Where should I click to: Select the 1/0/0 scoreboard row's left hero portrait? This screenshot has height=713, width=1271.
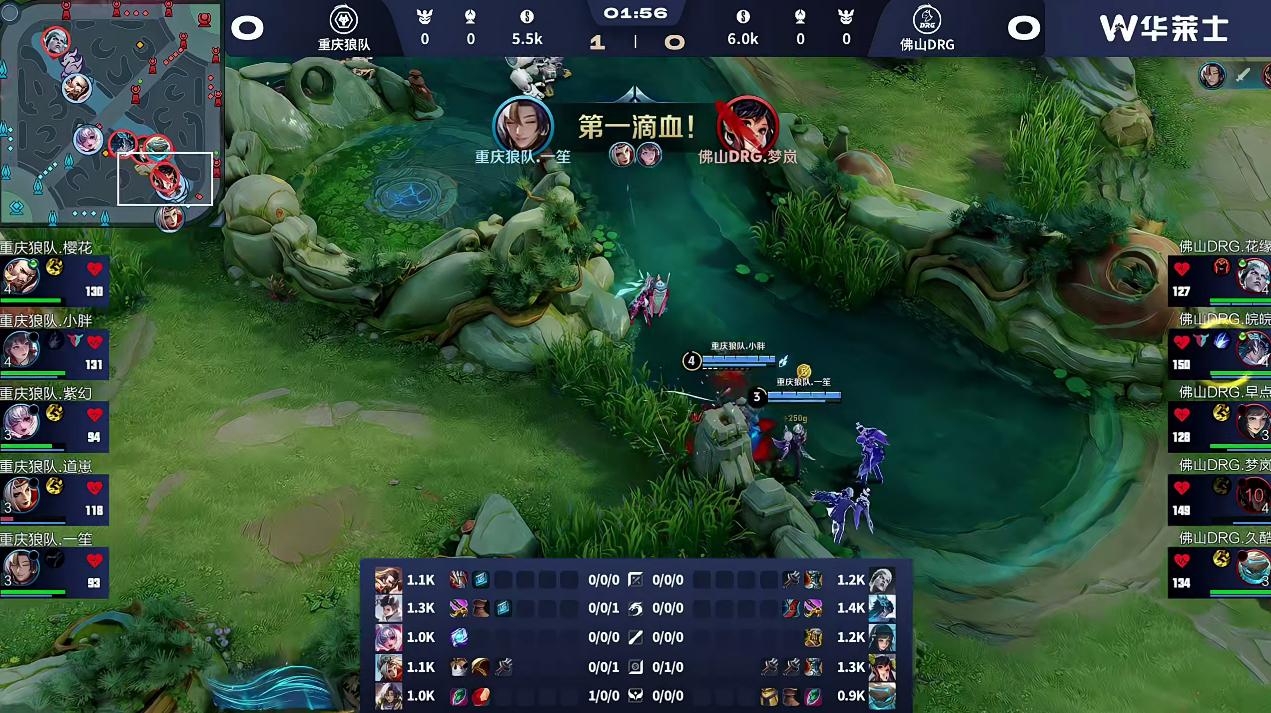click(x=388, y=695)
